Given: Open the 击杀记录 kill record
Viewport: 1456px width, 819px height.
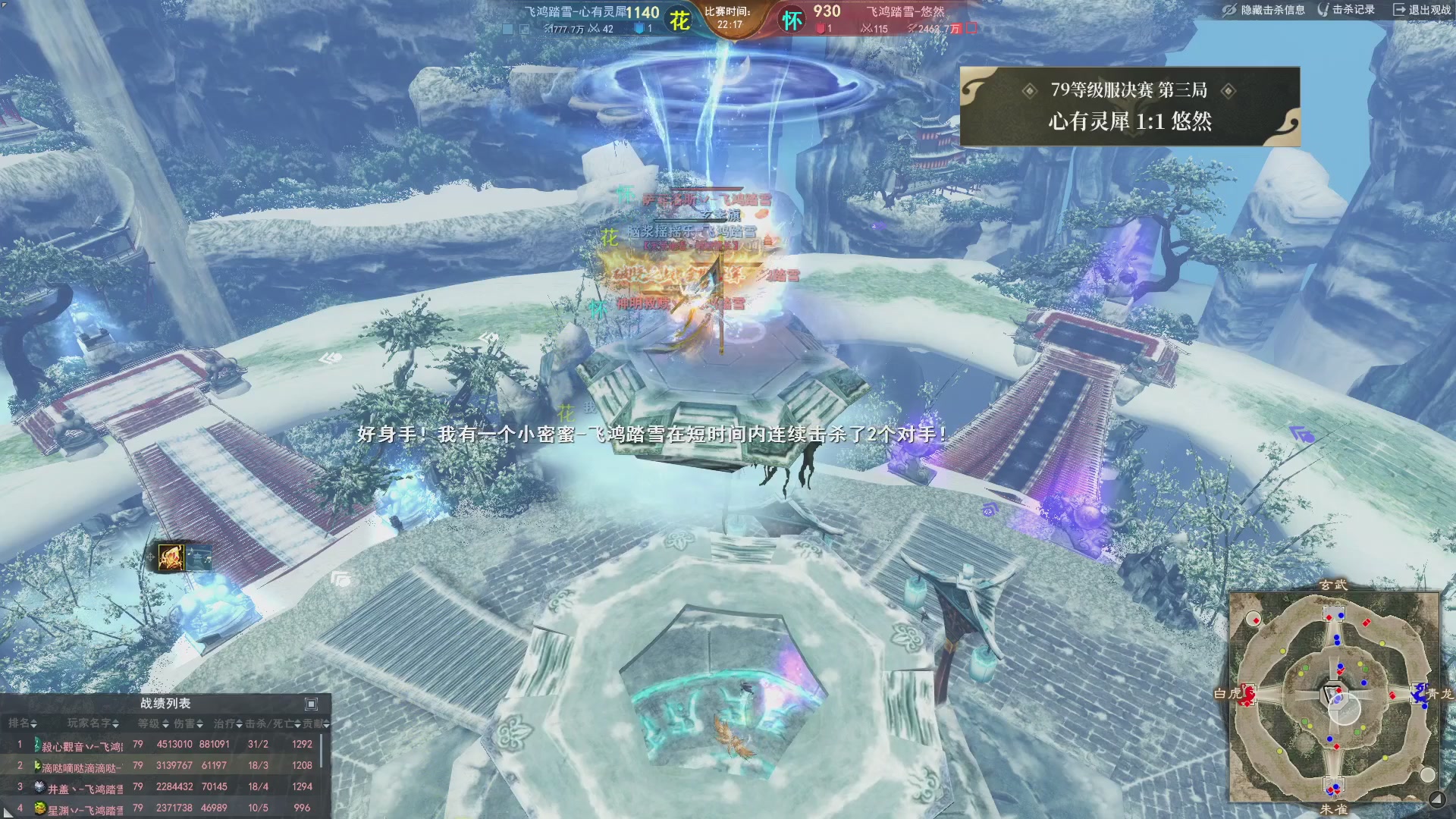Looking at the screenshot, I should click(1347, 10).
